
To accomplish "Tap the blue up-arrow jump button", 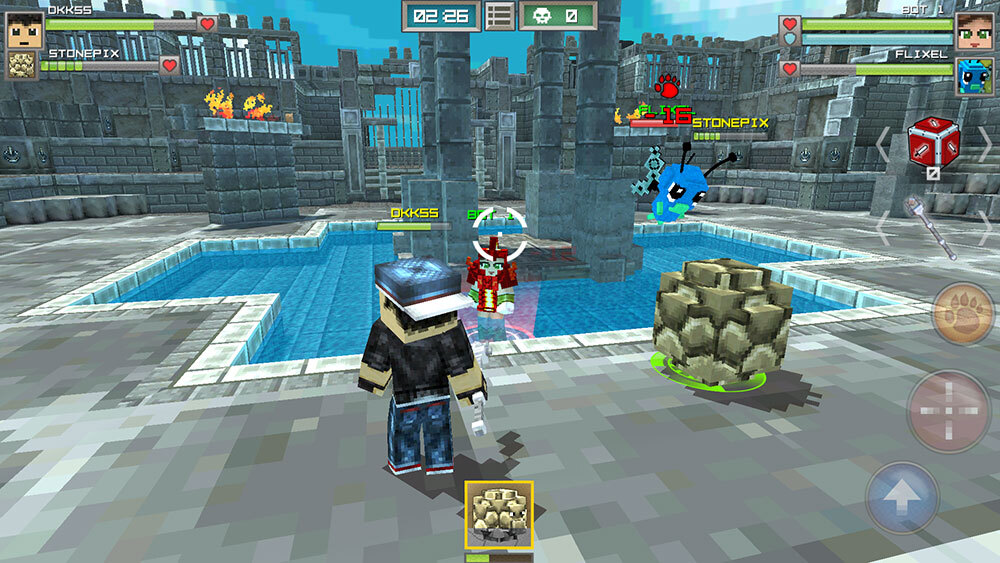I will click(902, 497).
